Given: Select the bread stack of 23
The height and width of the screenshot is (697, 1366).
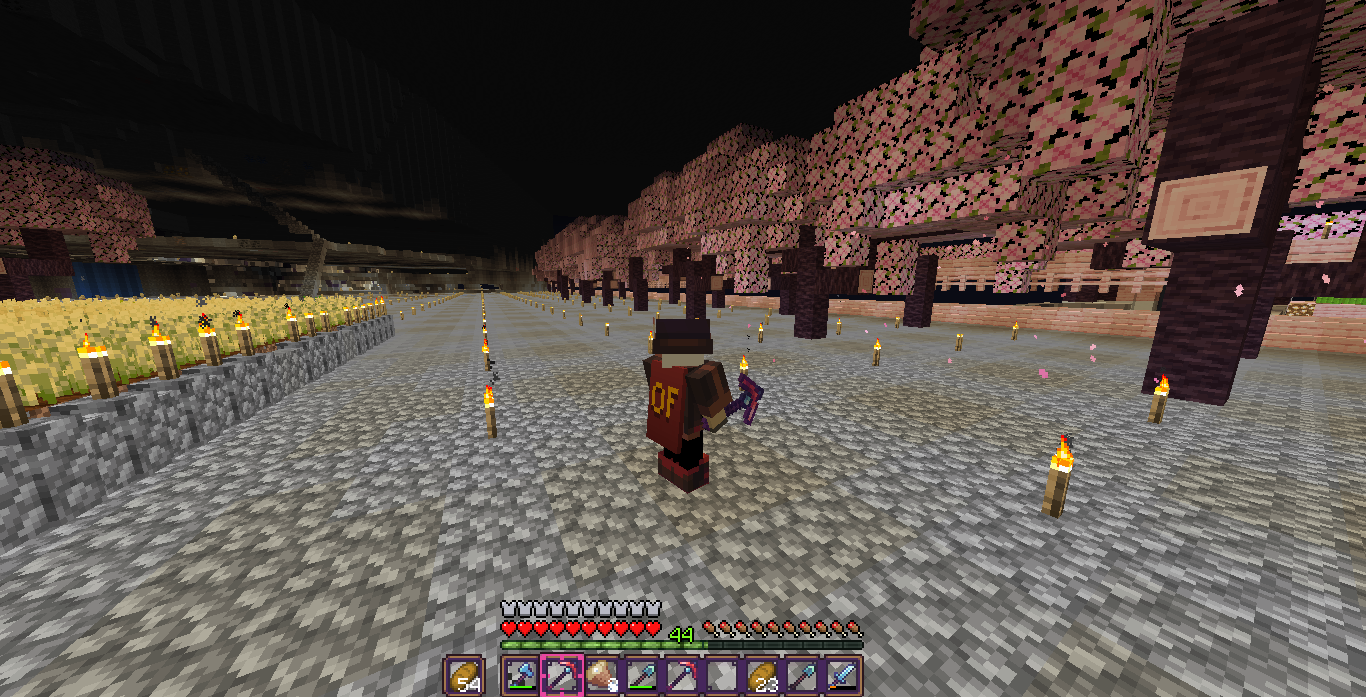Looking at the screenshot, I should pyautogui.click(x=762, y=676).
